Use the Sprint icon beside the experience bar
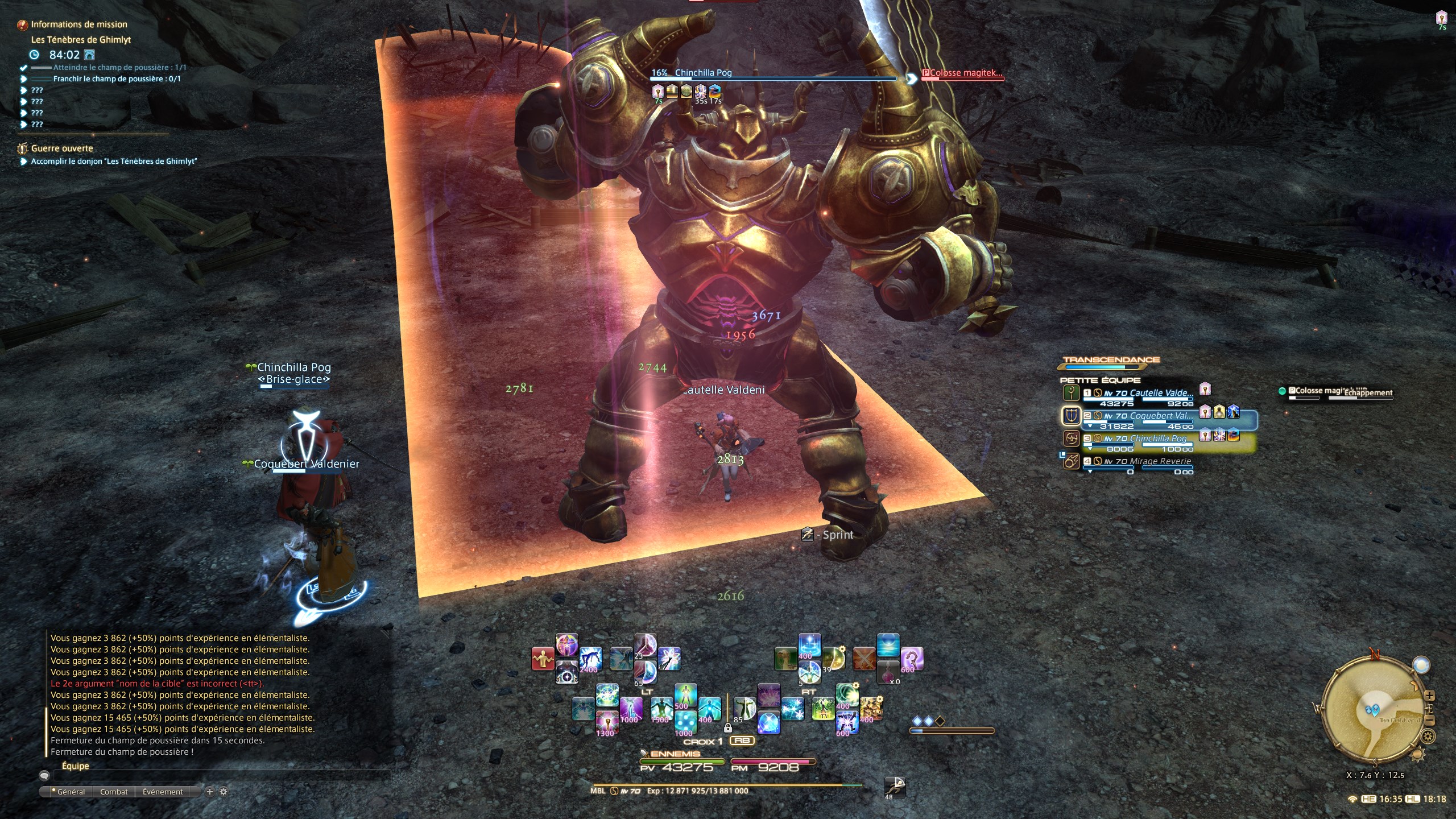1456x819 pixels. coord(895,787)
